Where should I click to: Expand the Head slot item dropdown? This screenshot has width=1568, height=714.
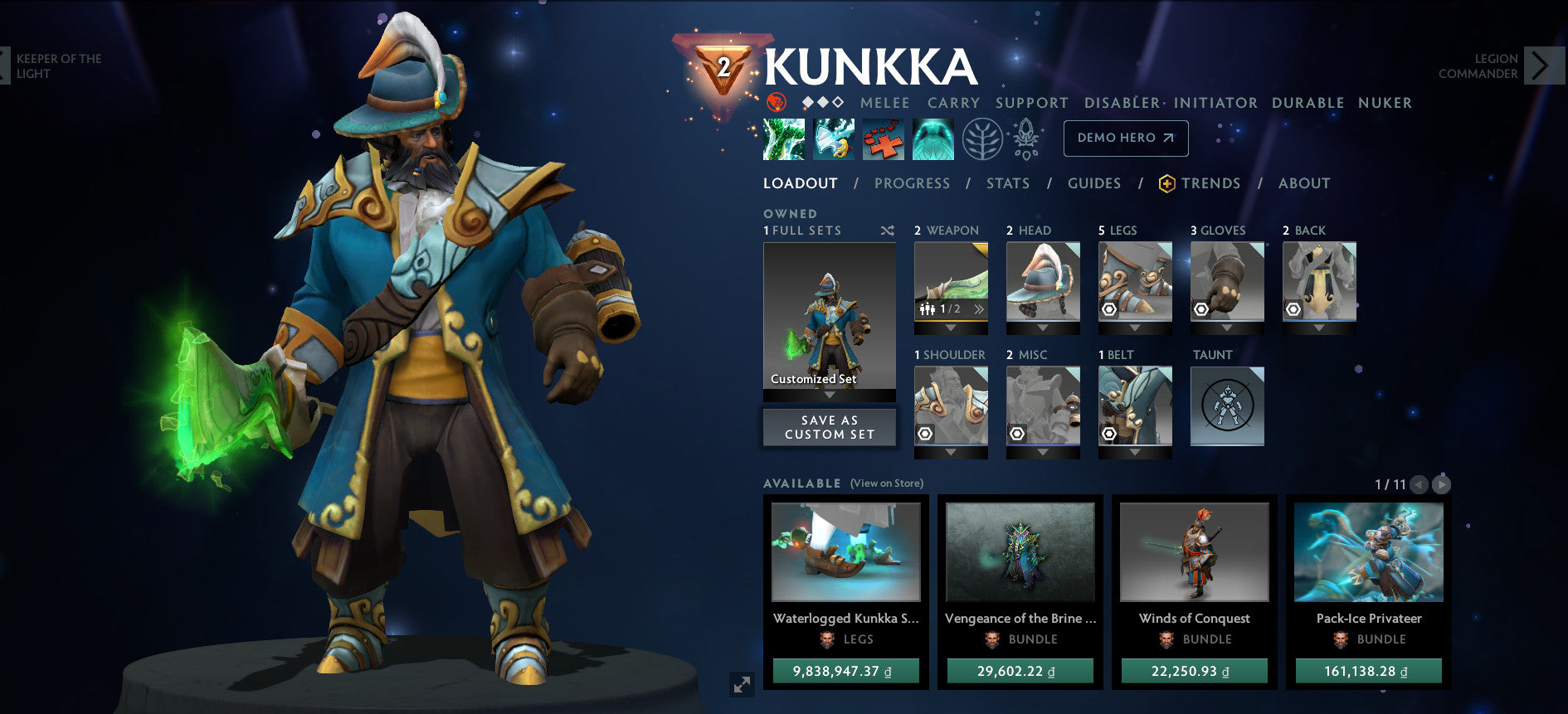1043,328
